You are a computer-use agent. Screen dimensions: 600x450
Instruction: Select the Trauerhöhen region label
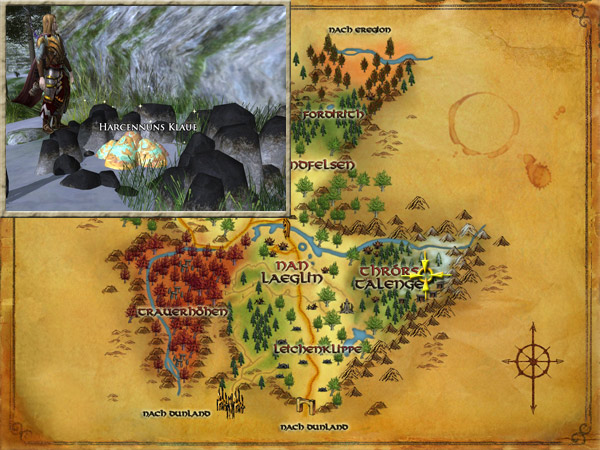click(x=181, y=312)
